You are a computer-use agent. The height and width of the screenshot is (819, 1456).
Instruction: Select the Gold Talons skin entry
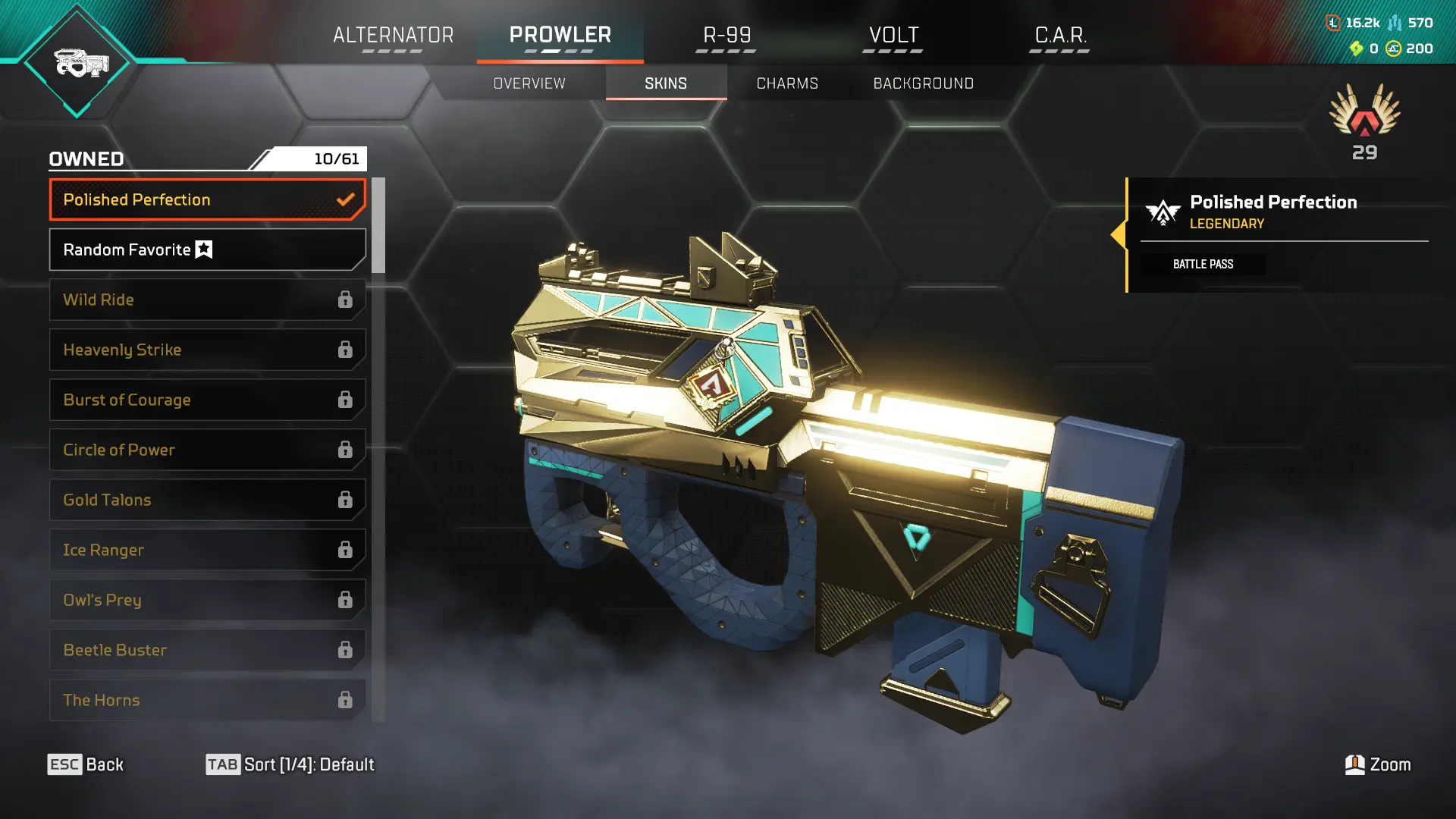pyautogui.click(x=207, y=500)
